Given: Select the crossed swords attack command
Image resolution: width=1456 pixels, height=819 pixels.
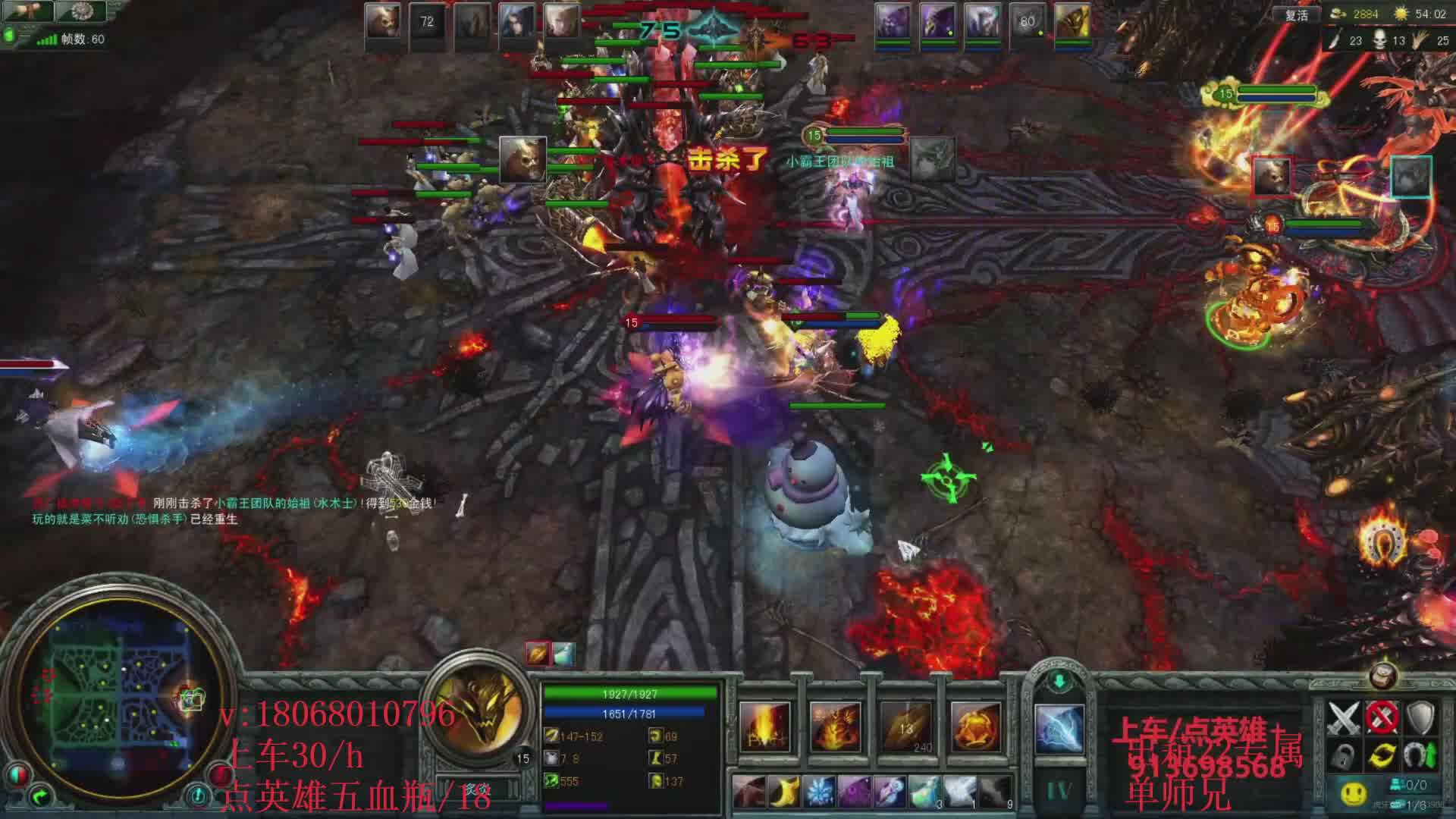Looking at the screenshot, I should [1344, 717].
